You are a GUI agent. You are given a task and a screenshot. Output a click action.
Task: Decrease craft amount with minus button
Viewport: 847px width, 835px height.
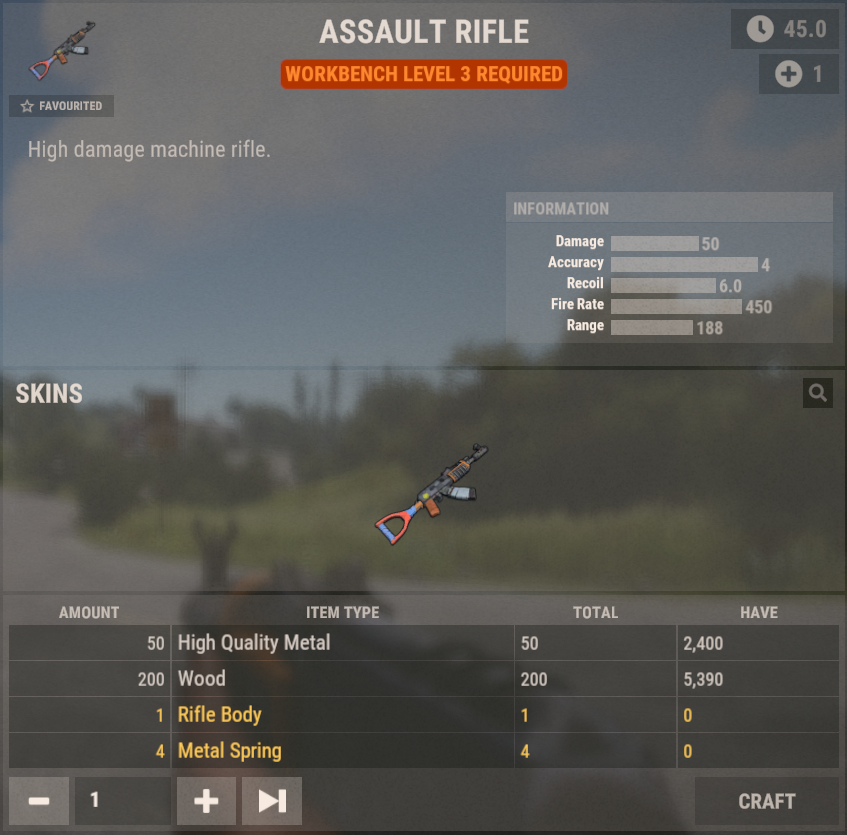(x=39, y=801)
